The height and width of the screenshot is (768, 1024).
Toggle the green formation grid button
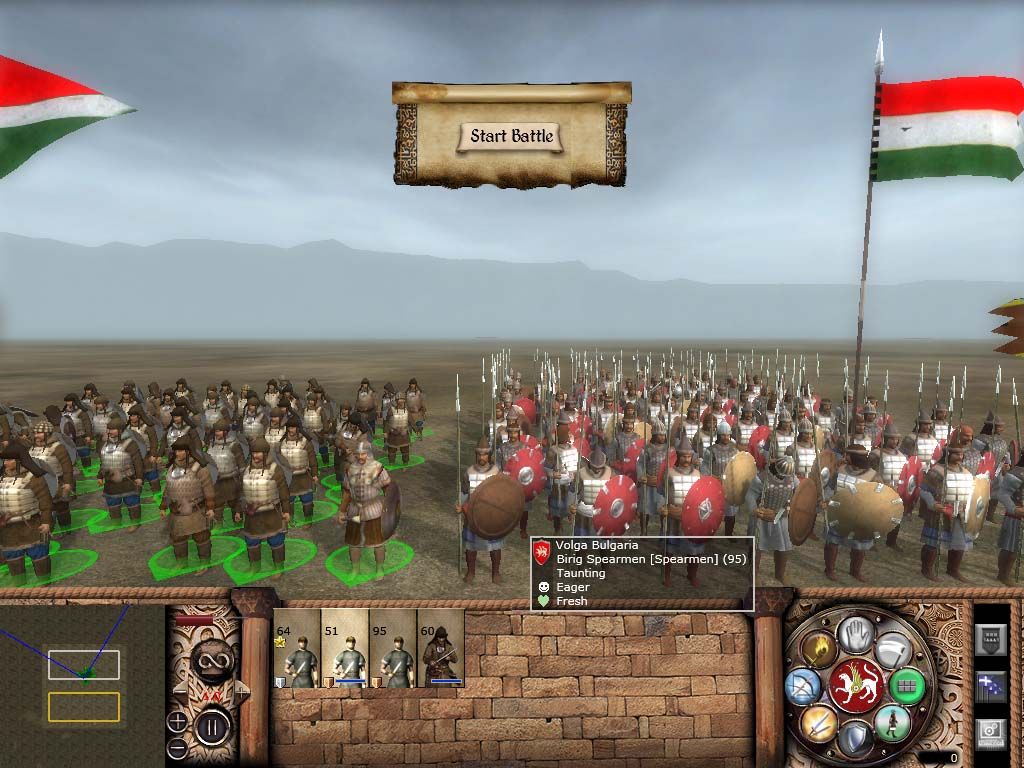pos(907,686)
